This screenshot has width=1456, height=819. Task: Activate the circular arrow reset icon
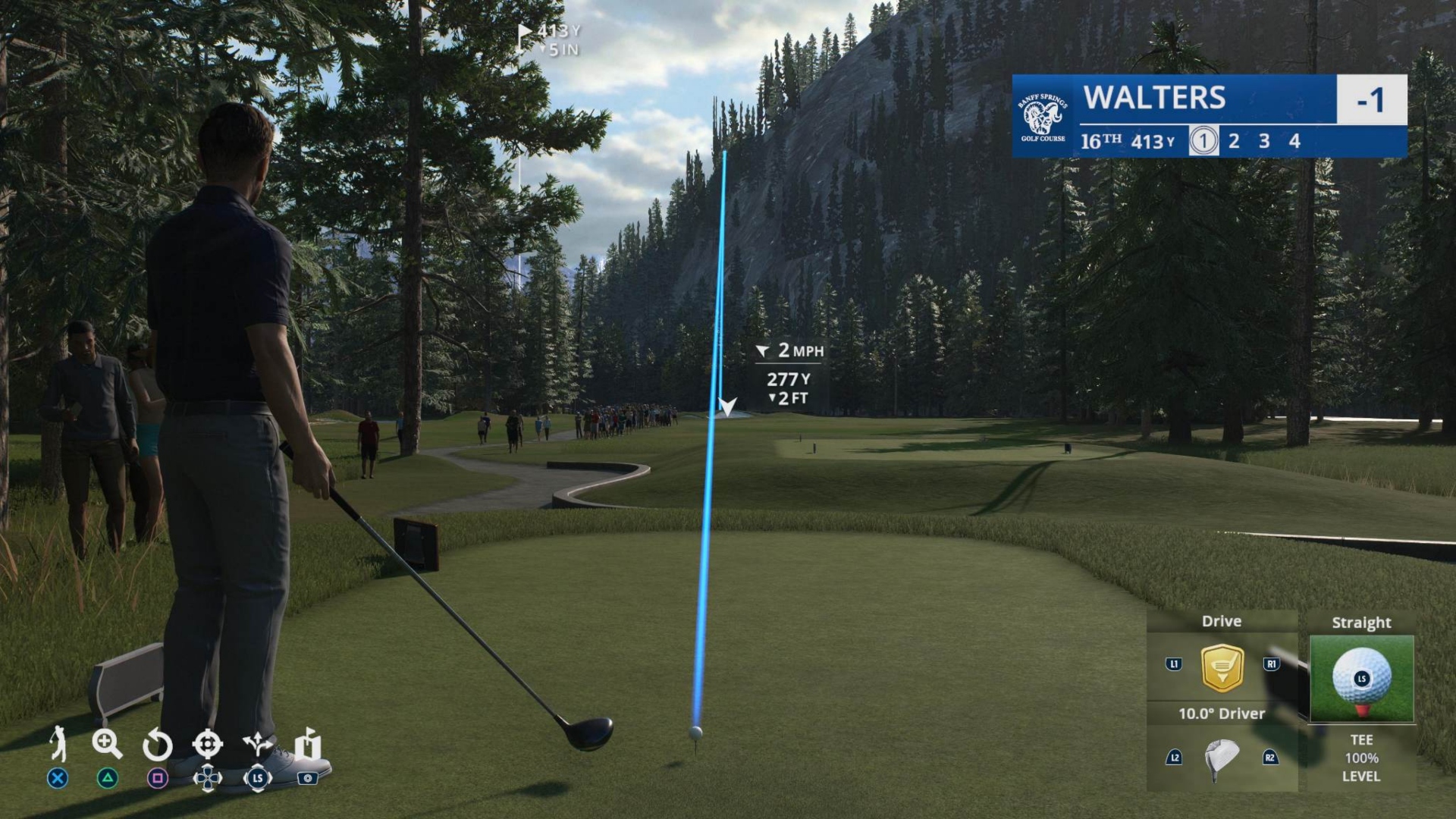pos(157,745)
